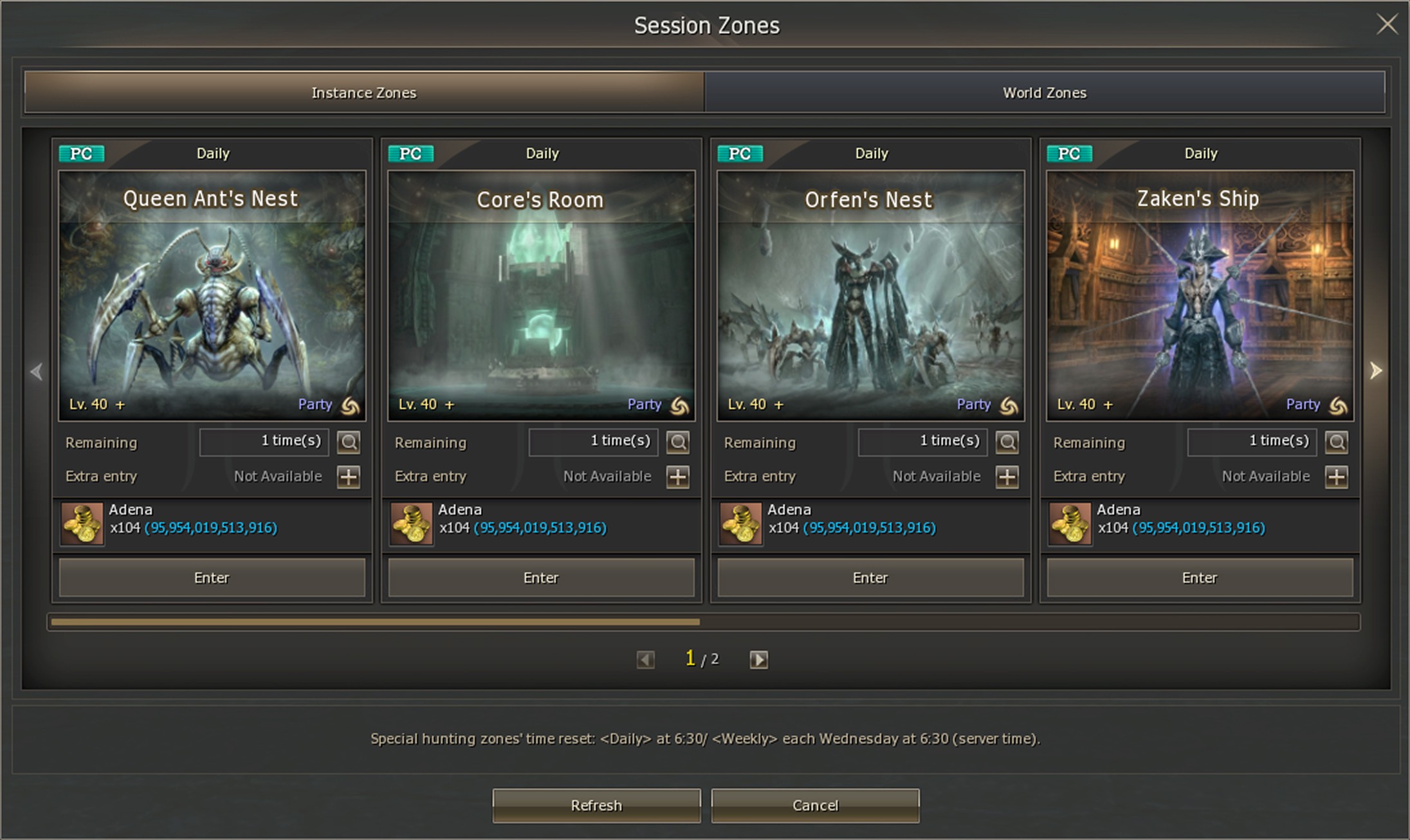Cancel and exit the dialog
Image resolution: width=1410 pixels, height=840 pixels.
tap(815, 805)
